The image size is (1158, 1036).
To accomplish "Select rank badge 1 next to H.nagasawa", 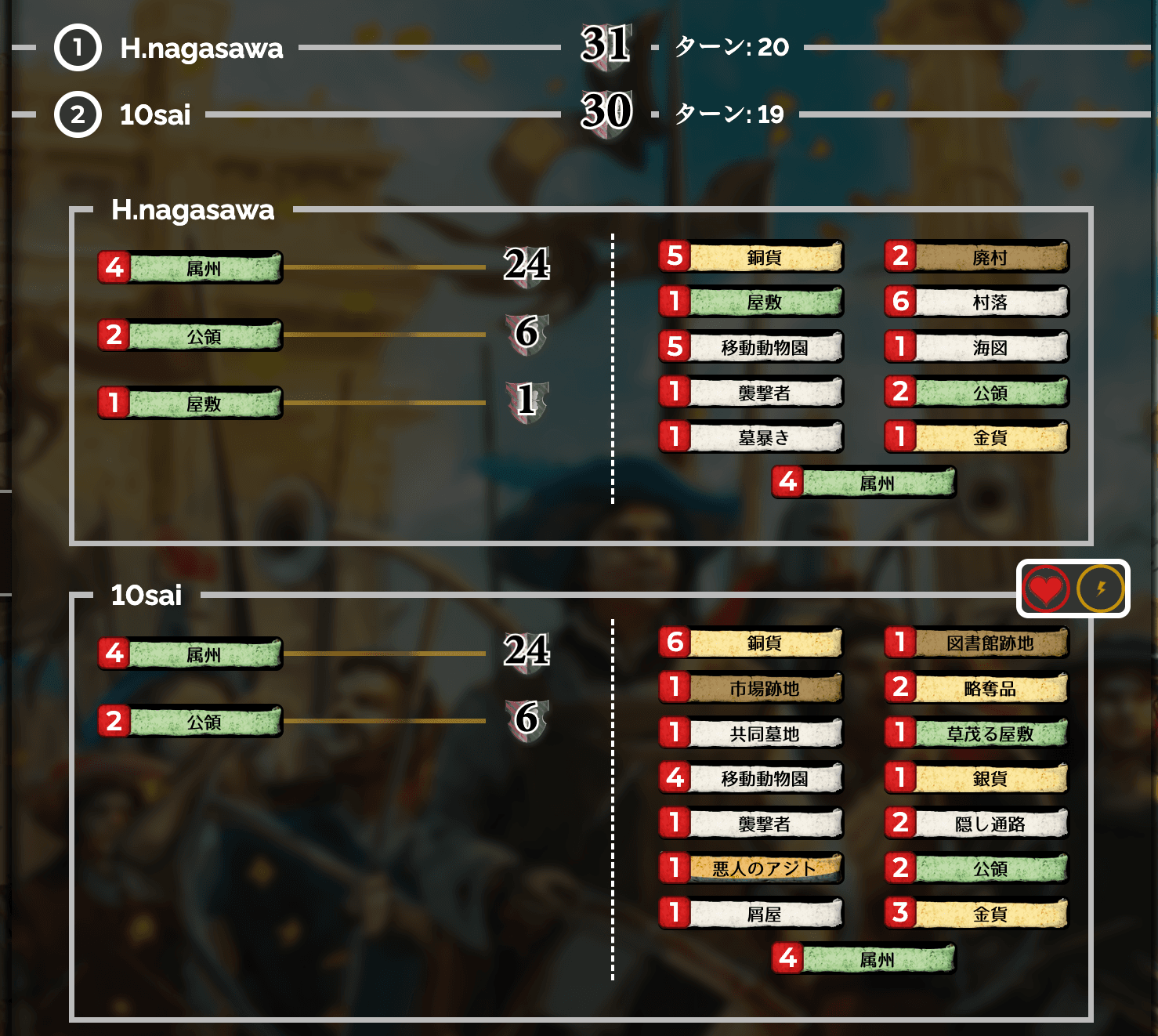I will point(78,49).
